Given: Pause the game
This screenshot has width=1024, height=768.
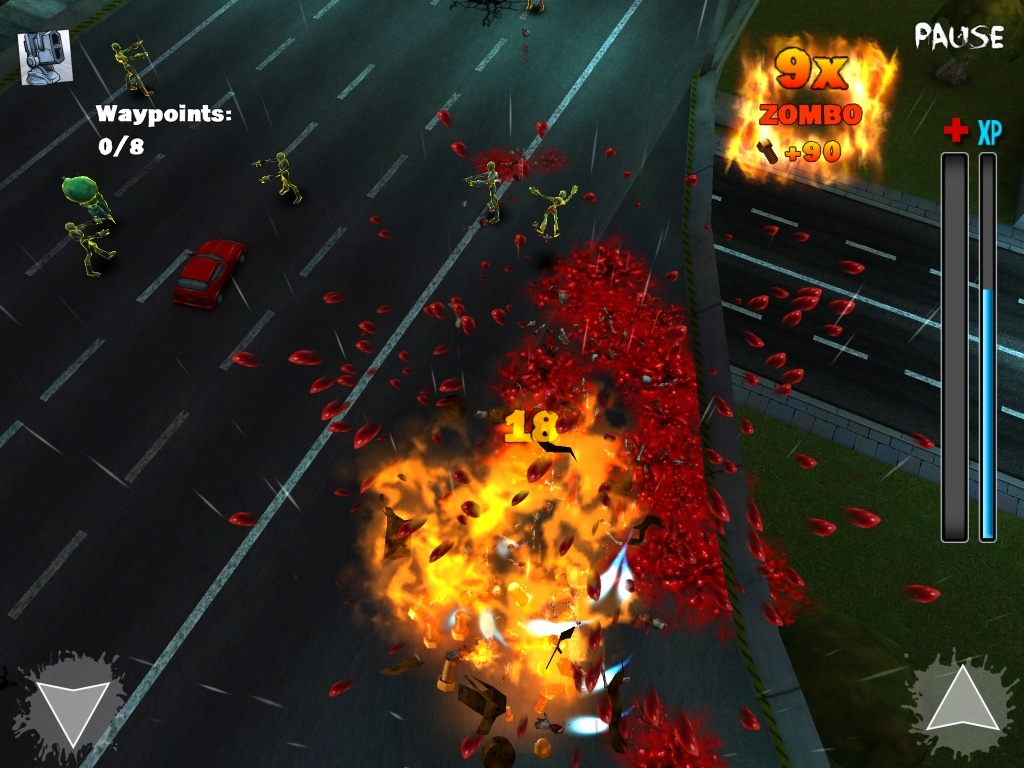Looking at the screenshot, I should click(x=958, y=37).
